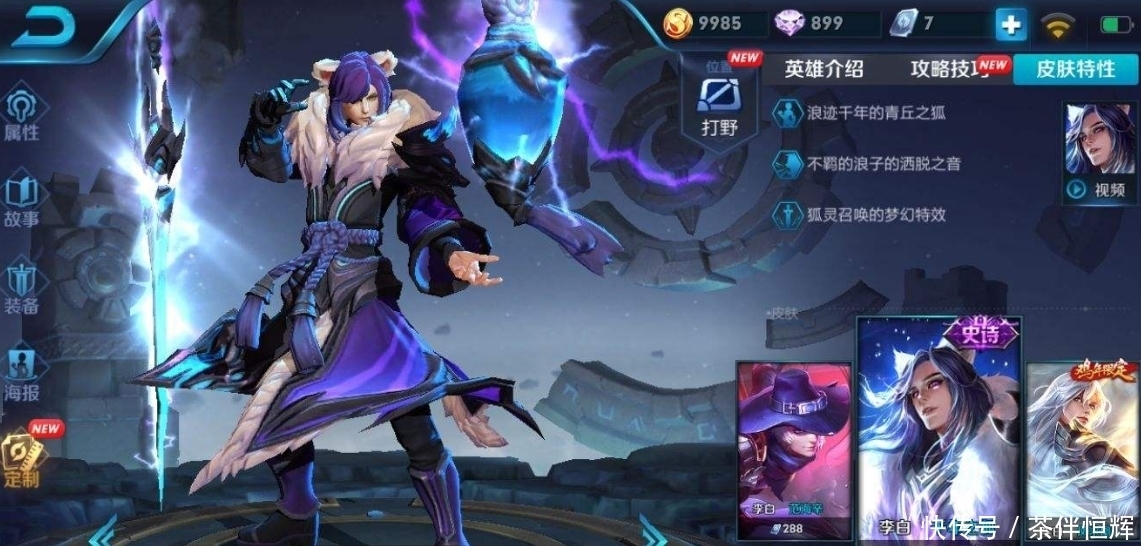The width and height of the screenshot is (1141, 546).
Task: Pick the white-haired 李白 skin card
Action: pyautogui.click(x=1084, y=450)
